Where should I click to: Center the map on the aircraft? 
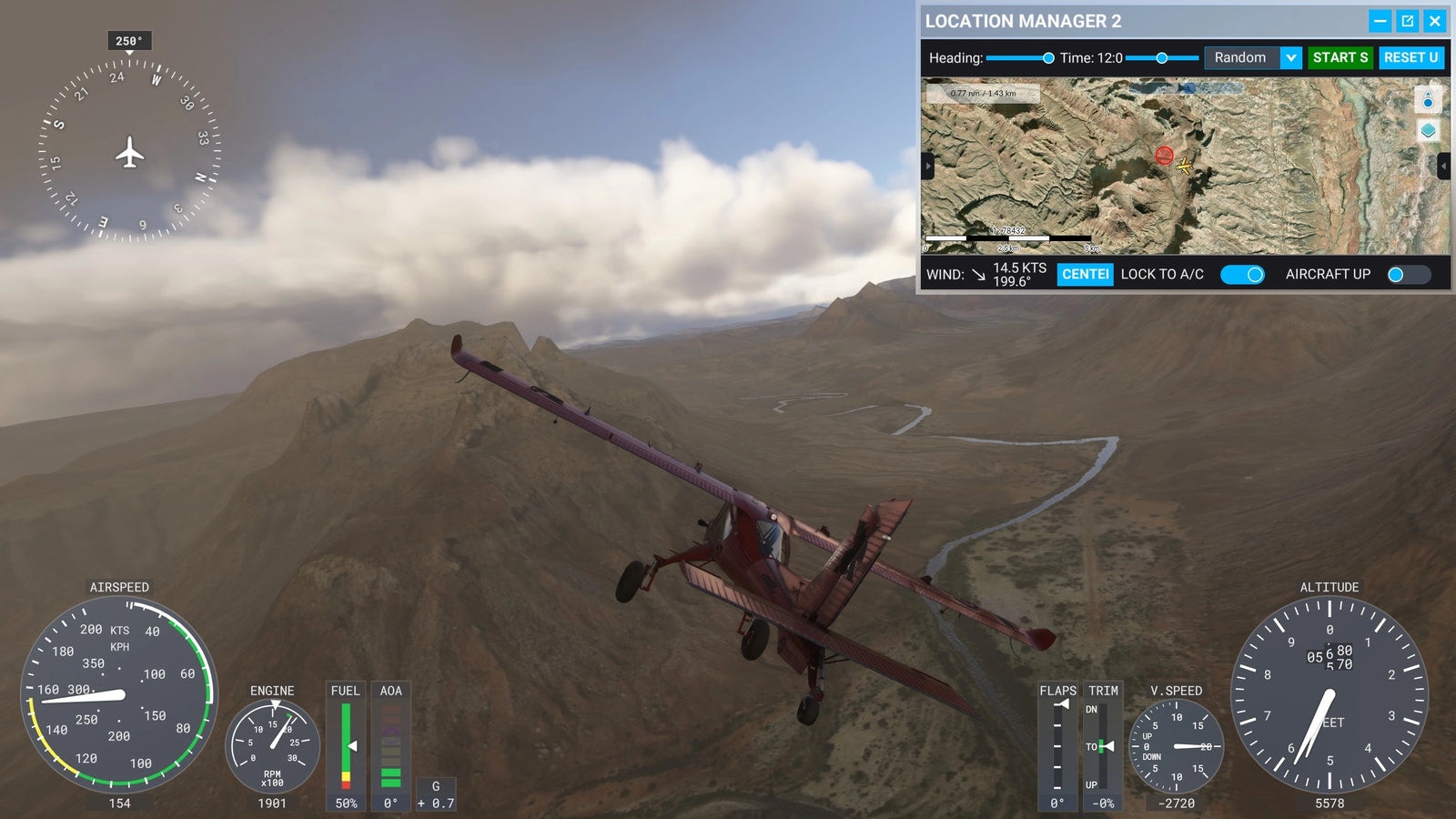(x=1085, y=274)
